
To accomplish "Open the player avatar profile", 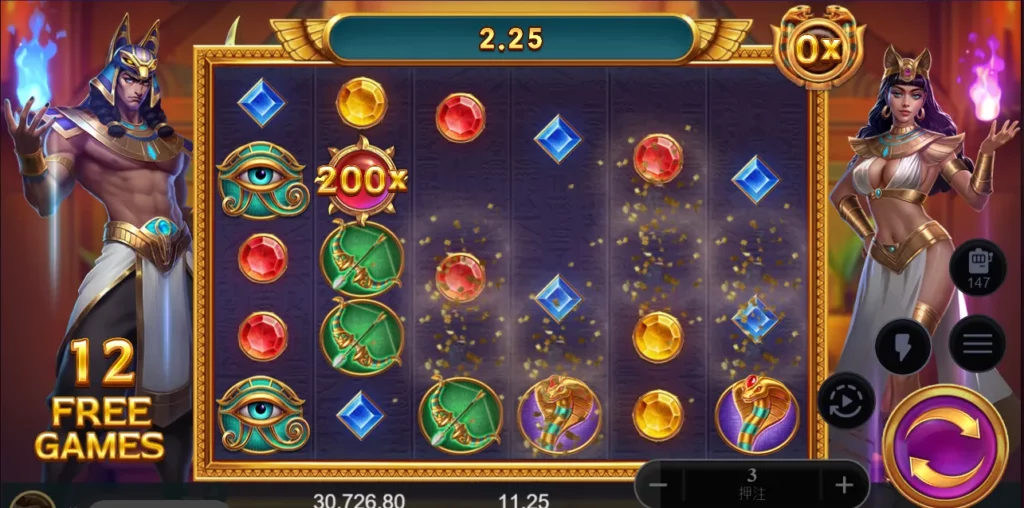I will pos(32,499).
